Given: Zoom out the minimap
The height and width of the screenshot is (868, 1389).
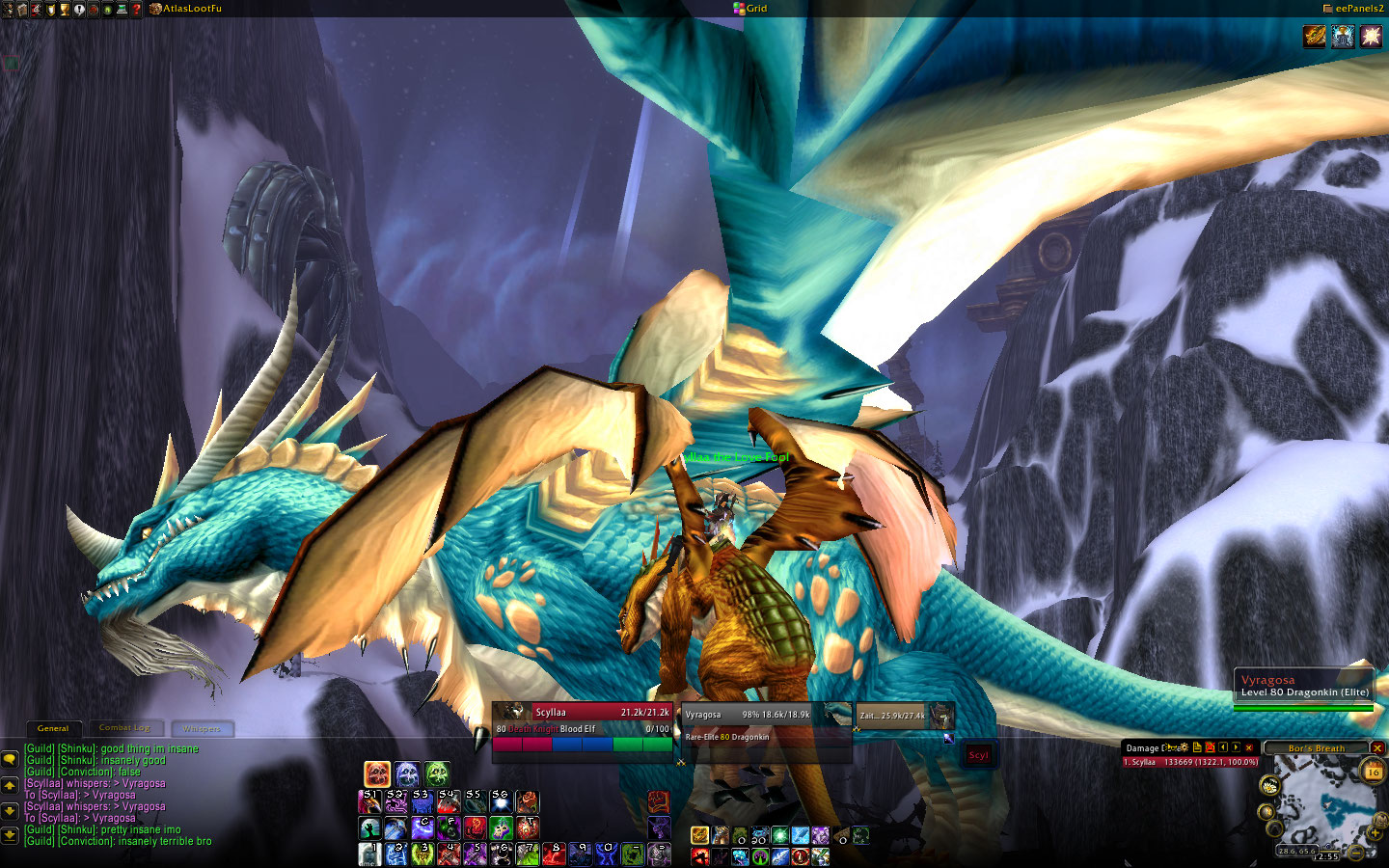Looking at the screenshot, I should (1357, 853).
